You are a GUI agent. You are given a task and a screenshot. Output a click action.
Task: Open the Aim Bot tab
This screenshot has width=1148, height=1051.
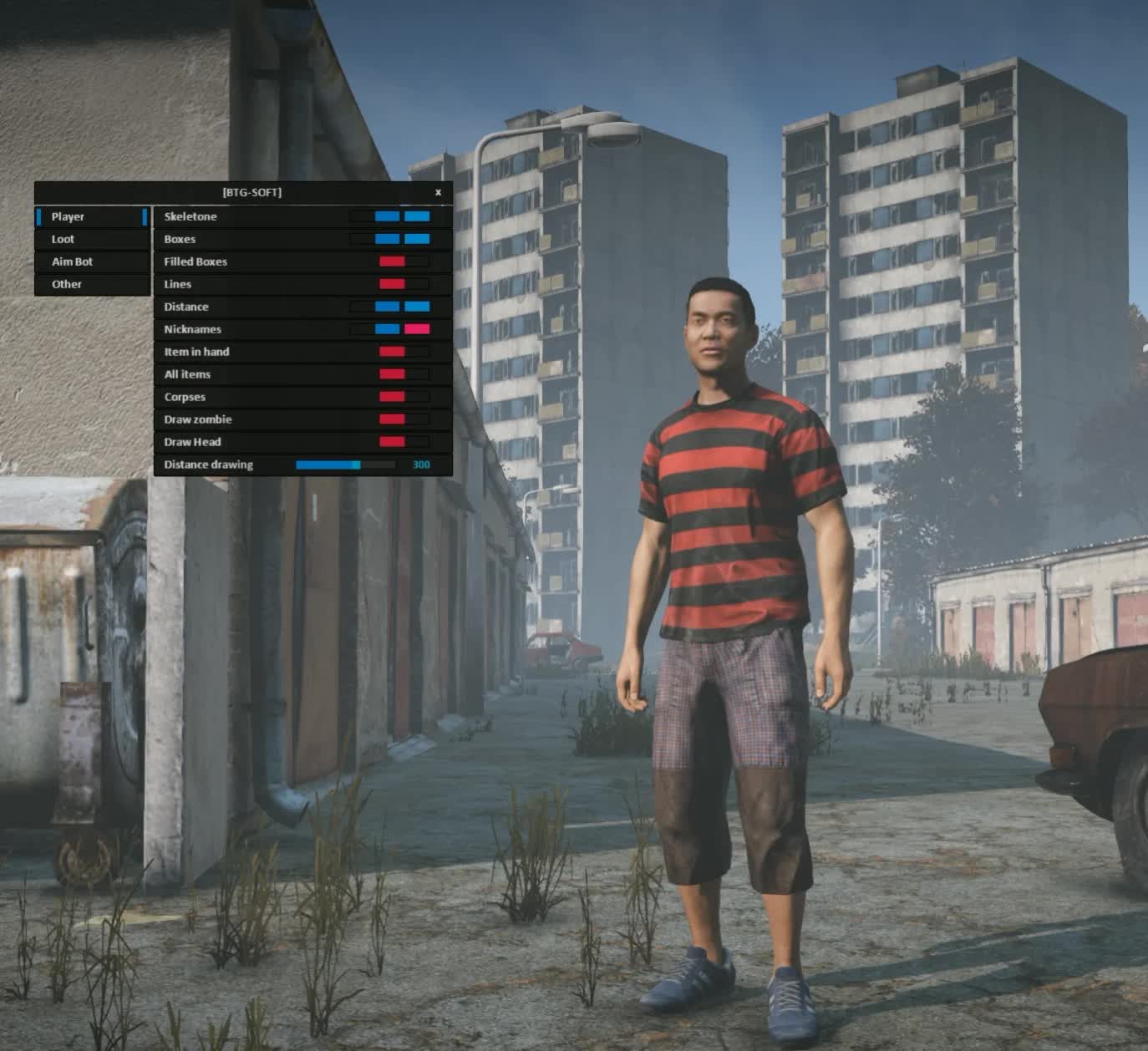pyautogui.click(x=92, y=261)
